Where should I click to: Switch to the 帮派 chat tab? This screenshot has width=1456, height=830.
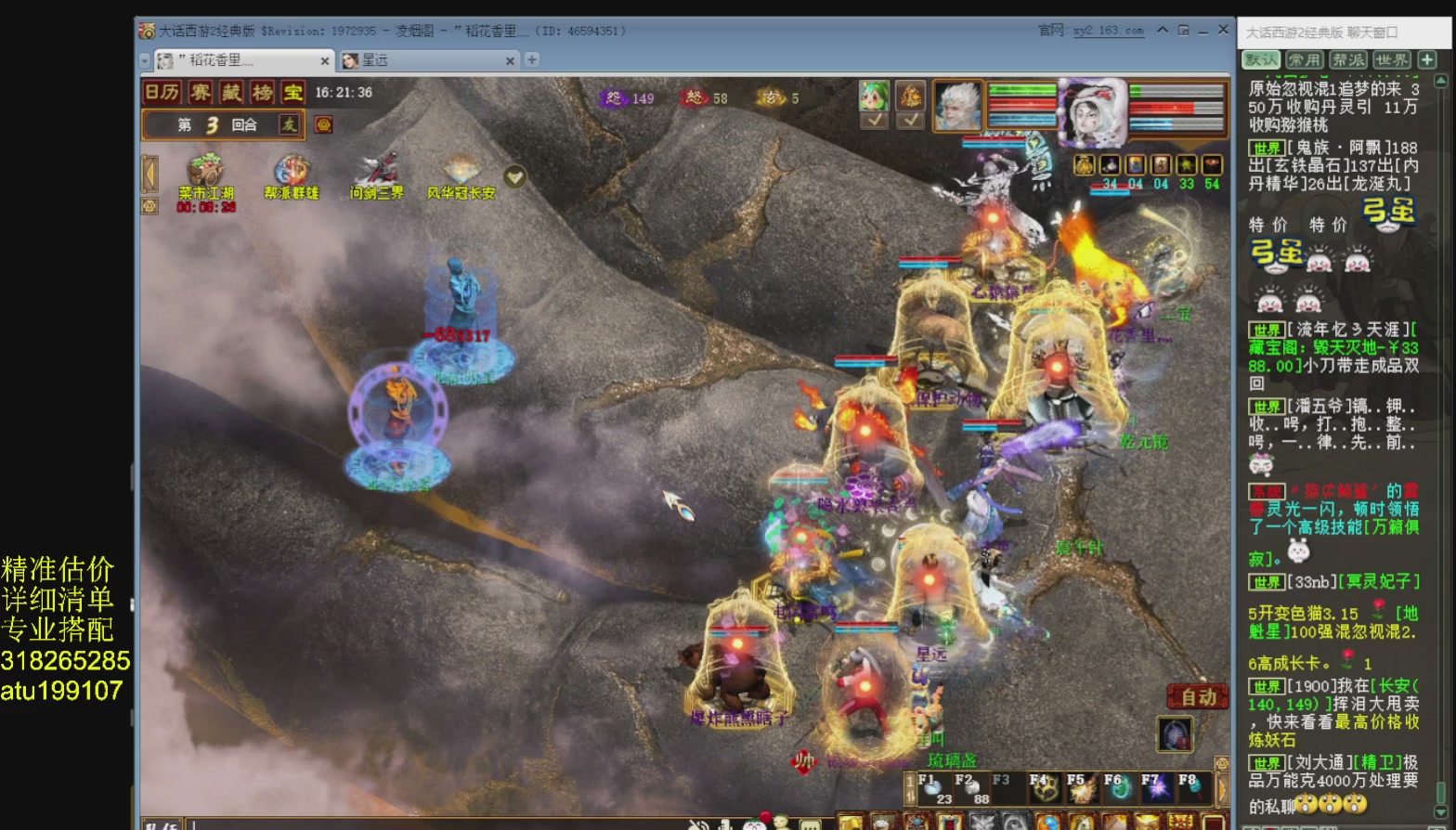(1348, 59)
